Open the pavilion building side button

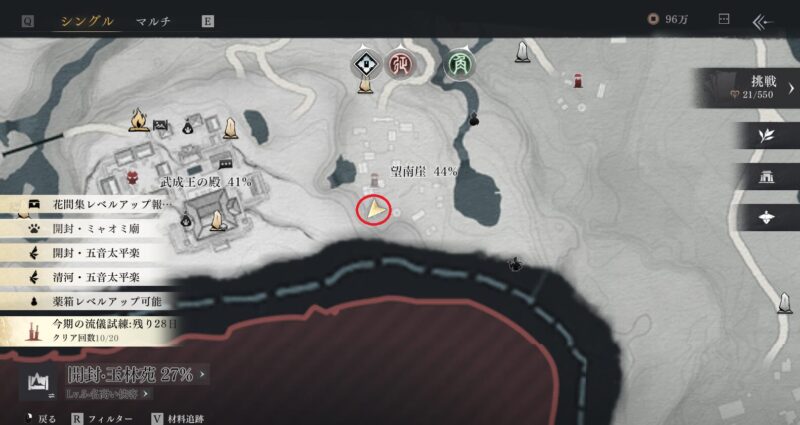(765, 177)
